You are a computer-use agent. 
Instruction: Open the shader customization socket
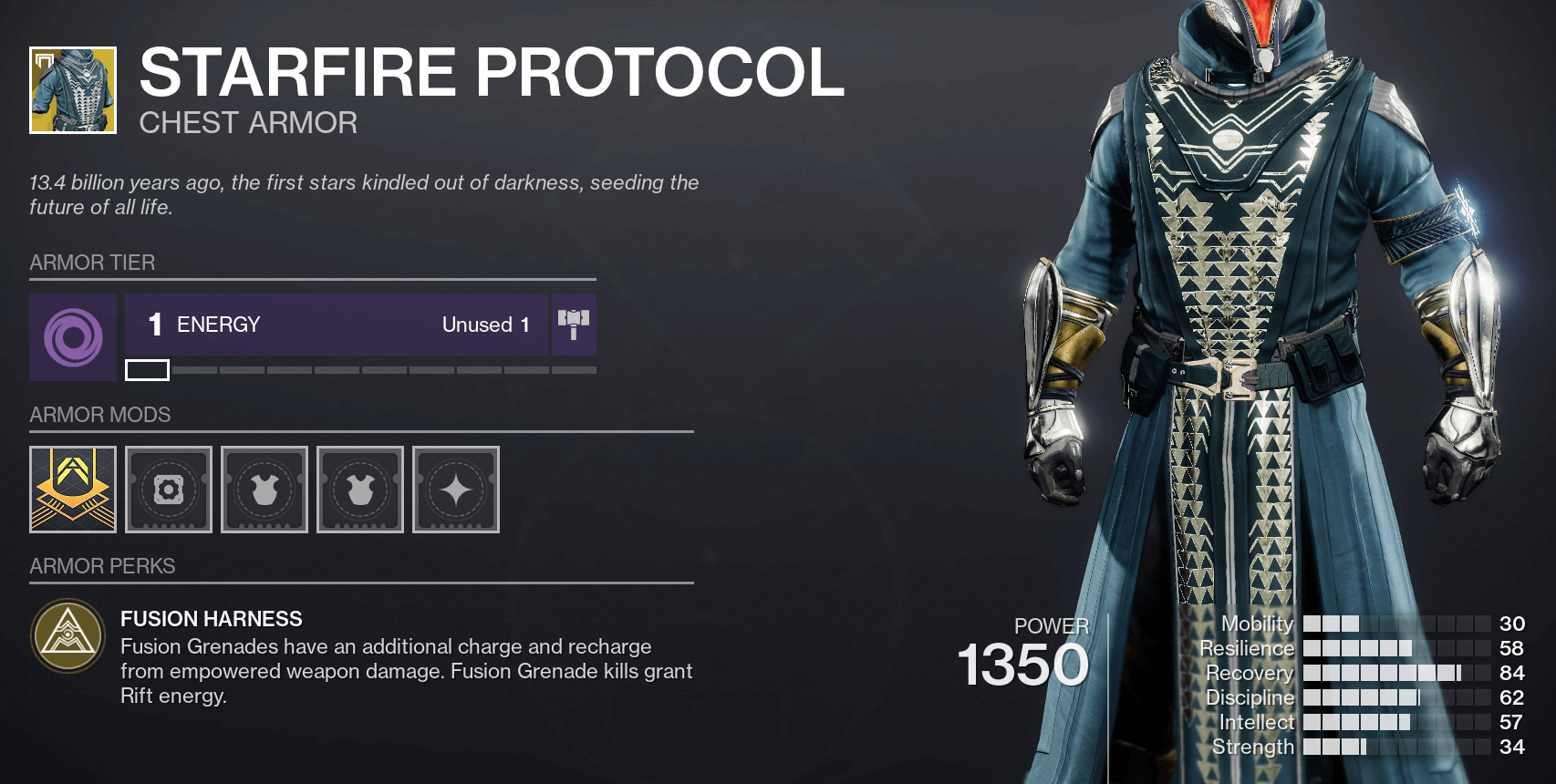(x=455, y=490)
